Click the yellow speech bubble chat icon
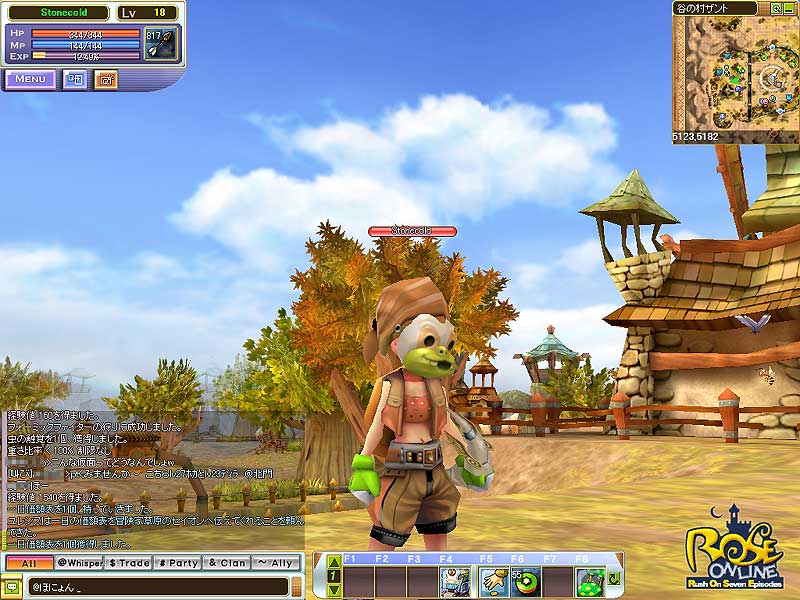The image size is (800, 600). (14, 586)
